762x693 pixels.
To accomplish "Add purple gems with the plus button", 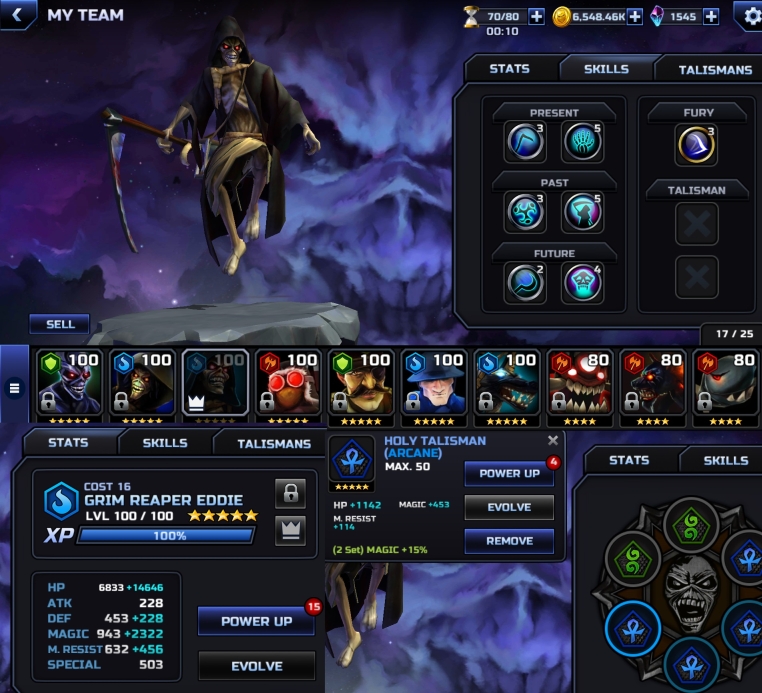I will 711,16.
